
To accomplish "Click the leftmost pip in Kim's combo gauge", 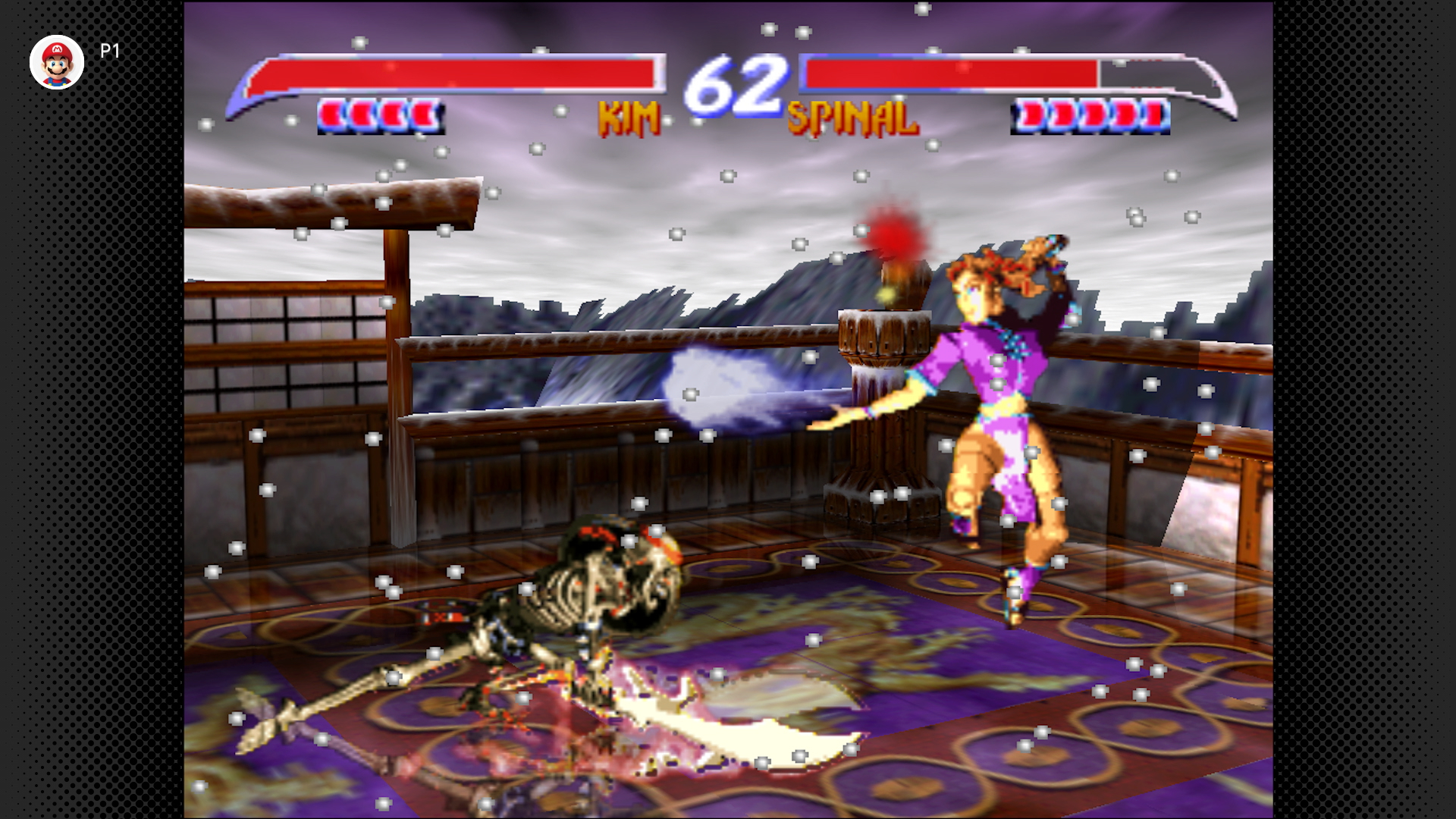I will 331,114.
